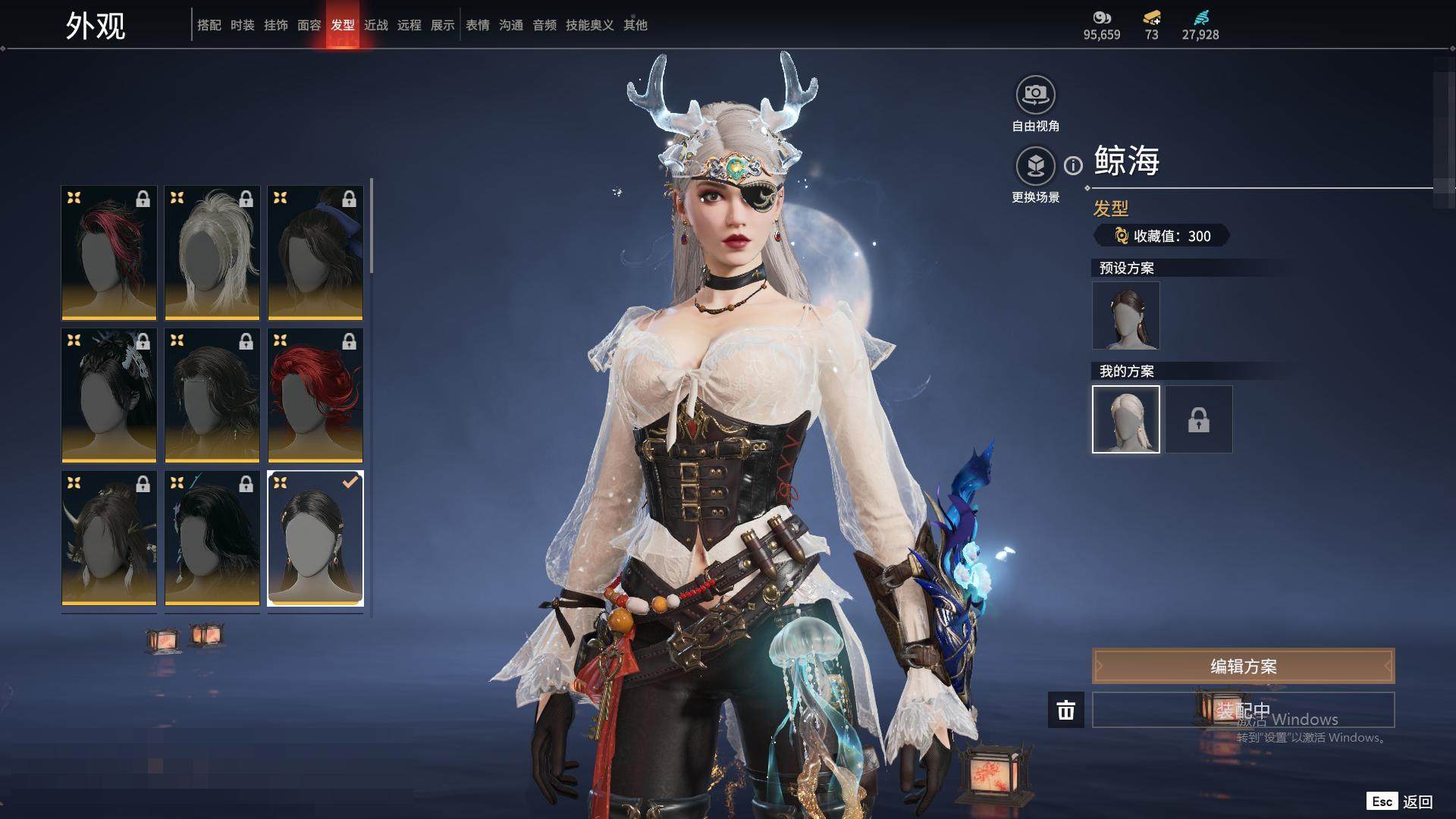Switch to the 远程 tab
Image resolution: width=1456 pixels, height=819 pixels.
[409, 25]
